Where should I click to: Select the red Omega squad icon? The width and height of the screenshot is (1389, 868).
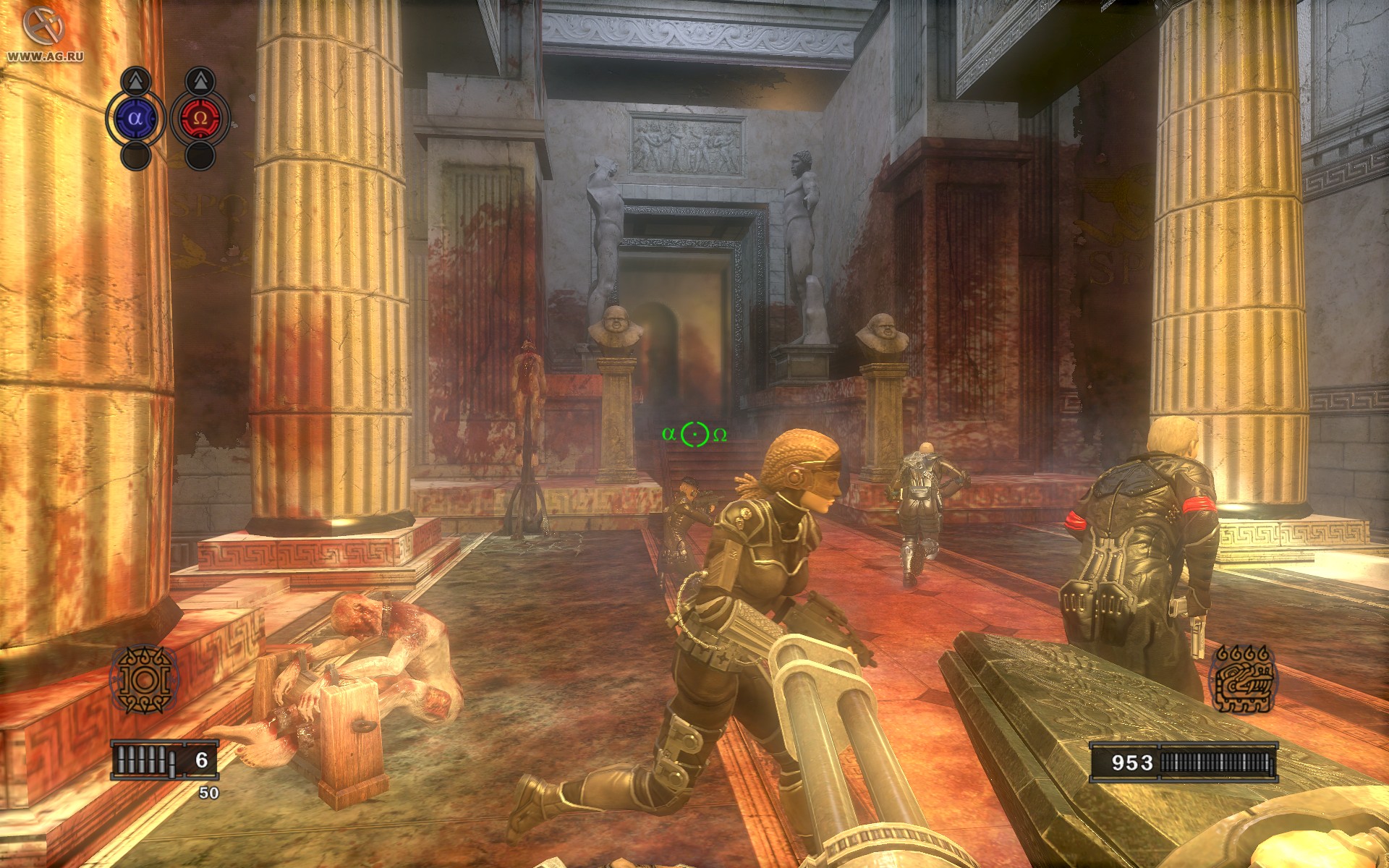(200, 118)
